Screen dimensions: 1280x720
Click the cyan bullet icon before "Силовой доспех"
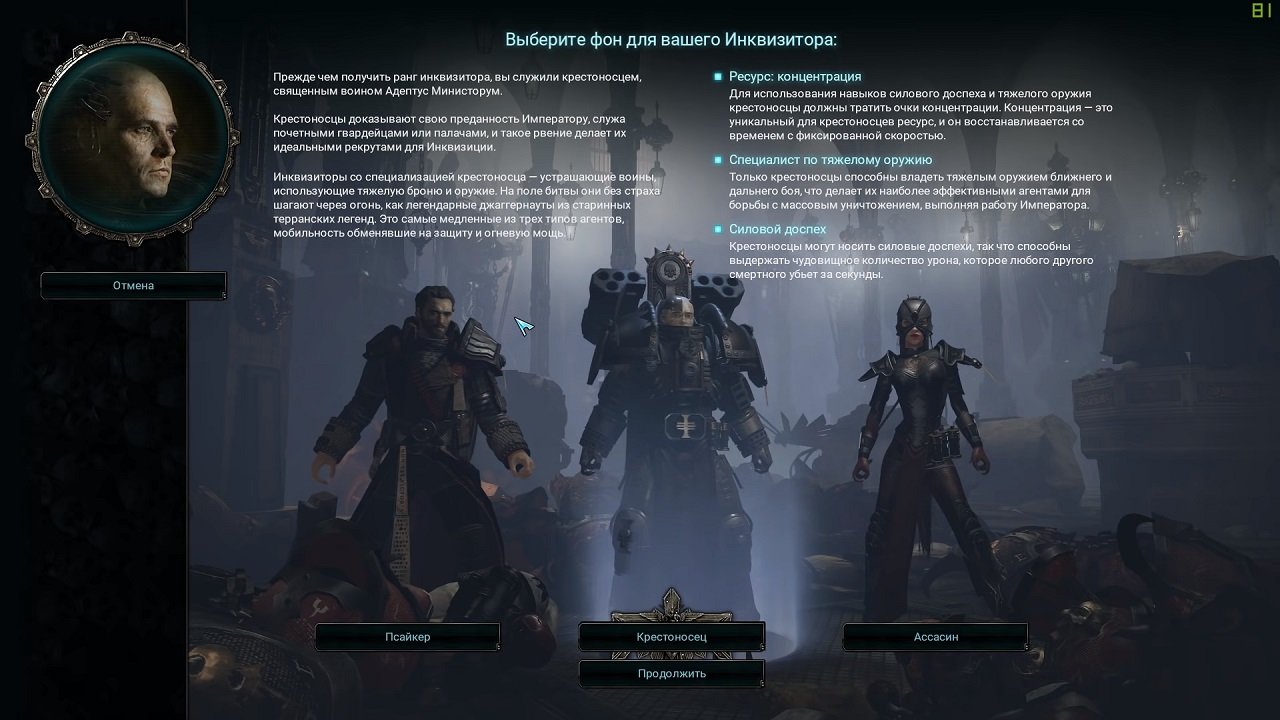(716, 229)
